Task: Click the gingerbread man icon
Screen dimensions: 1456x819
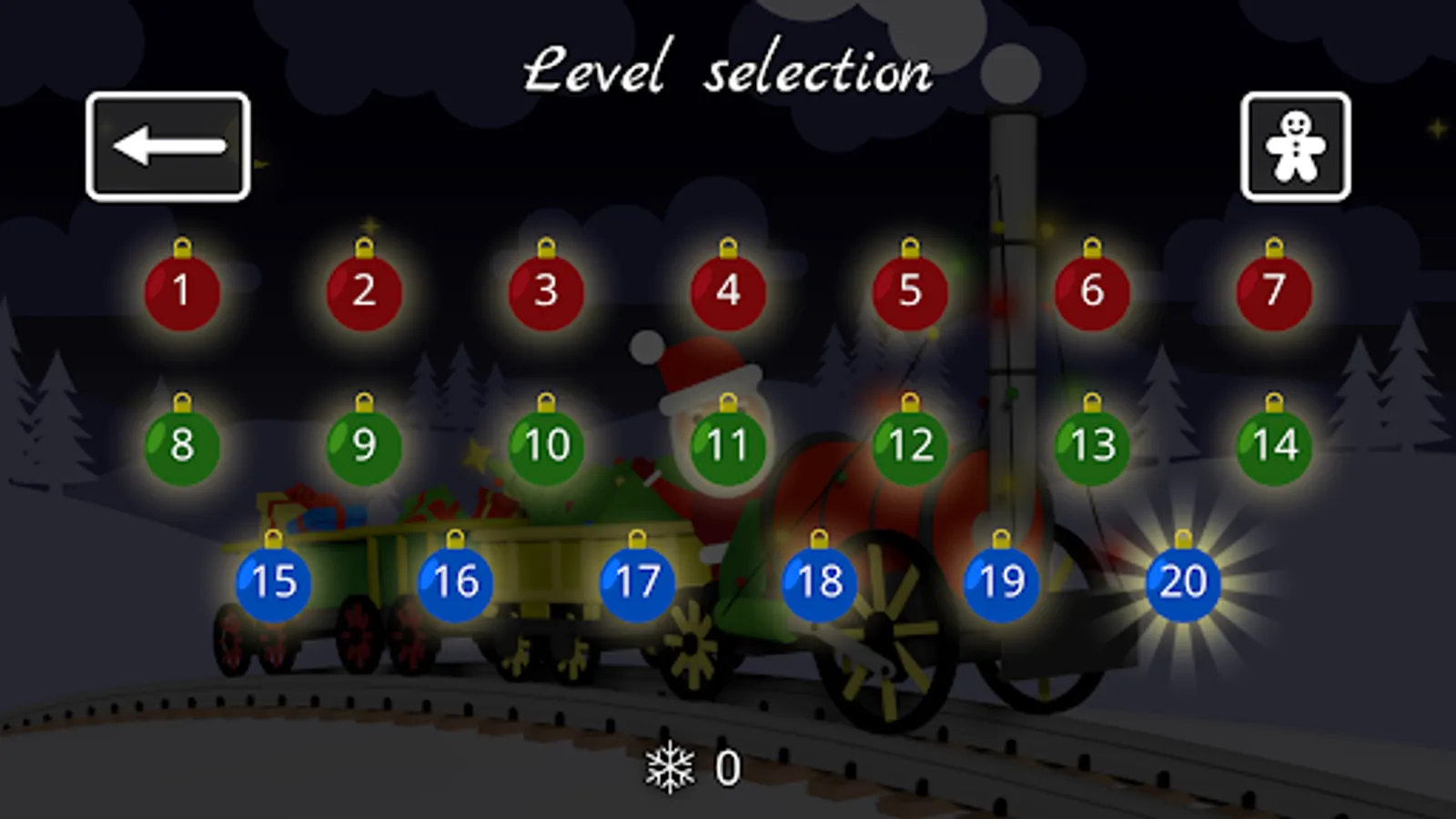Action: (x=1296, y=146)
